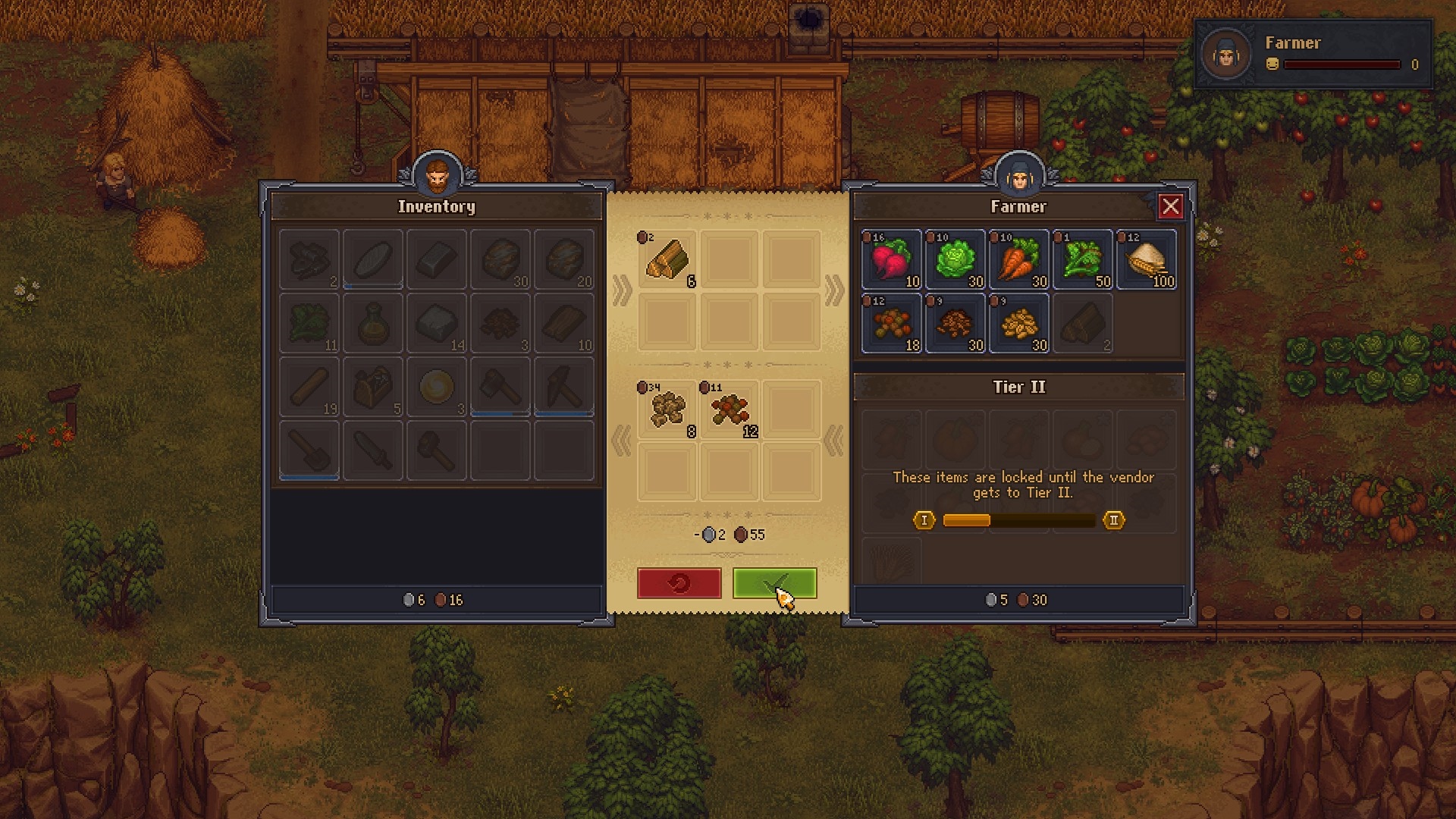This screenshot has width=1456, height=819.
Task: Choose the carrots in the vendor panel
Action: click(x=1018, y=260)
